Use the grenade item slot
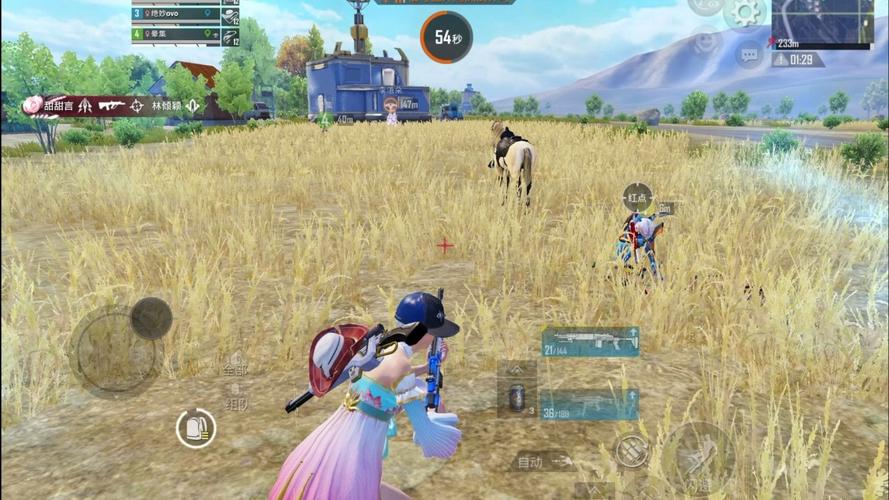 [517, 396]
